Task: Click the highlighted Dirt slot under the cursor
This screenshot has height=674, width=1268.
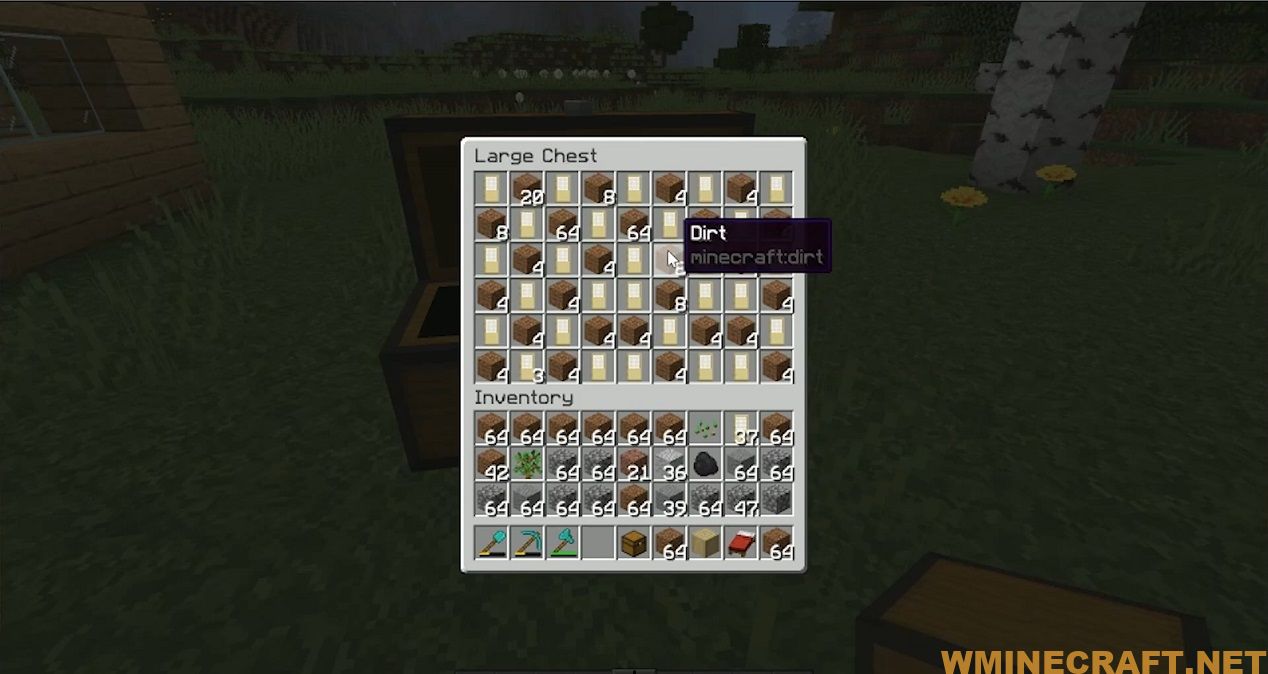Action: 669,259
